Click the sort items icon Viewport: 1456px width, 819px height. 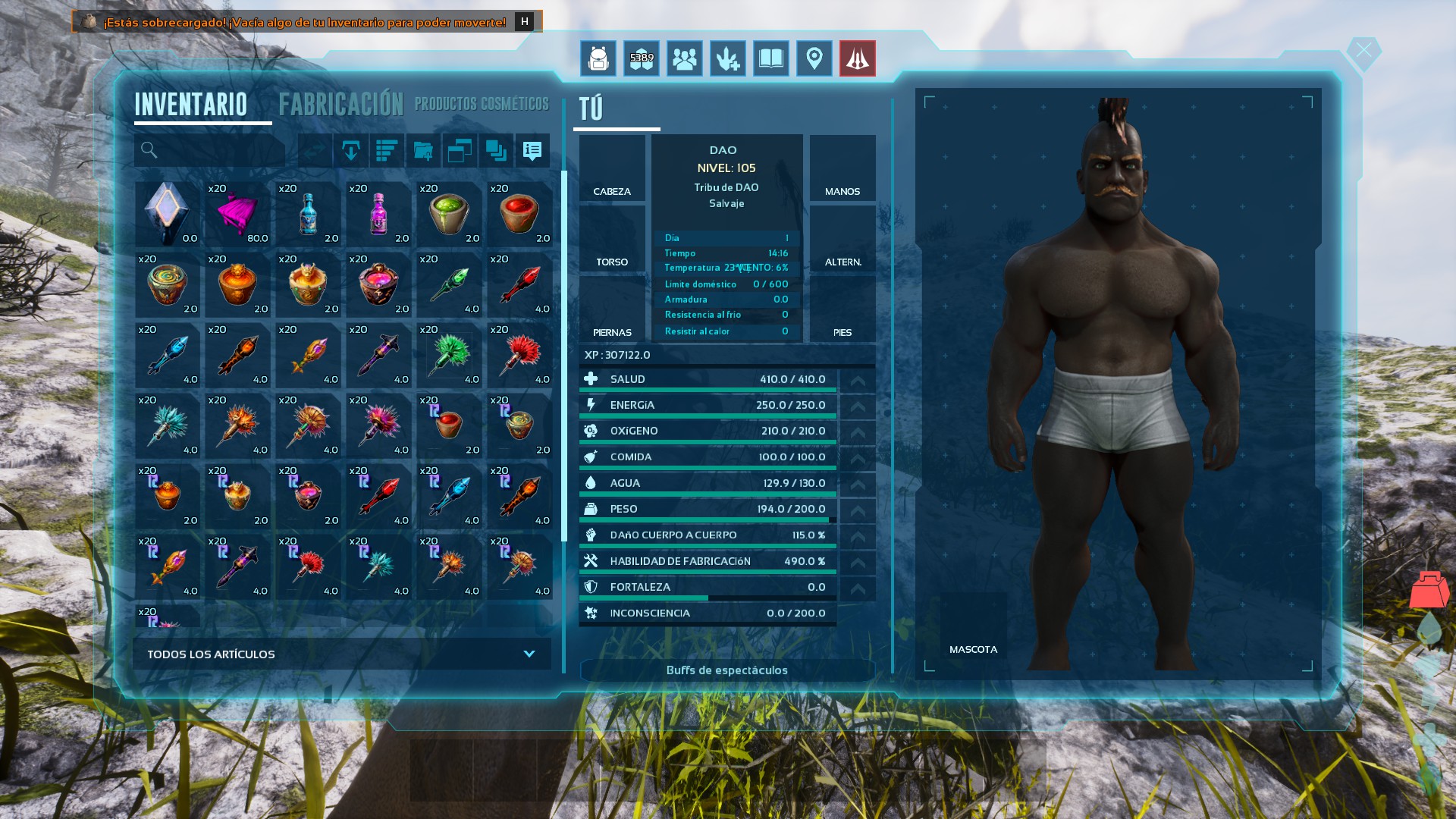[386, 150]
